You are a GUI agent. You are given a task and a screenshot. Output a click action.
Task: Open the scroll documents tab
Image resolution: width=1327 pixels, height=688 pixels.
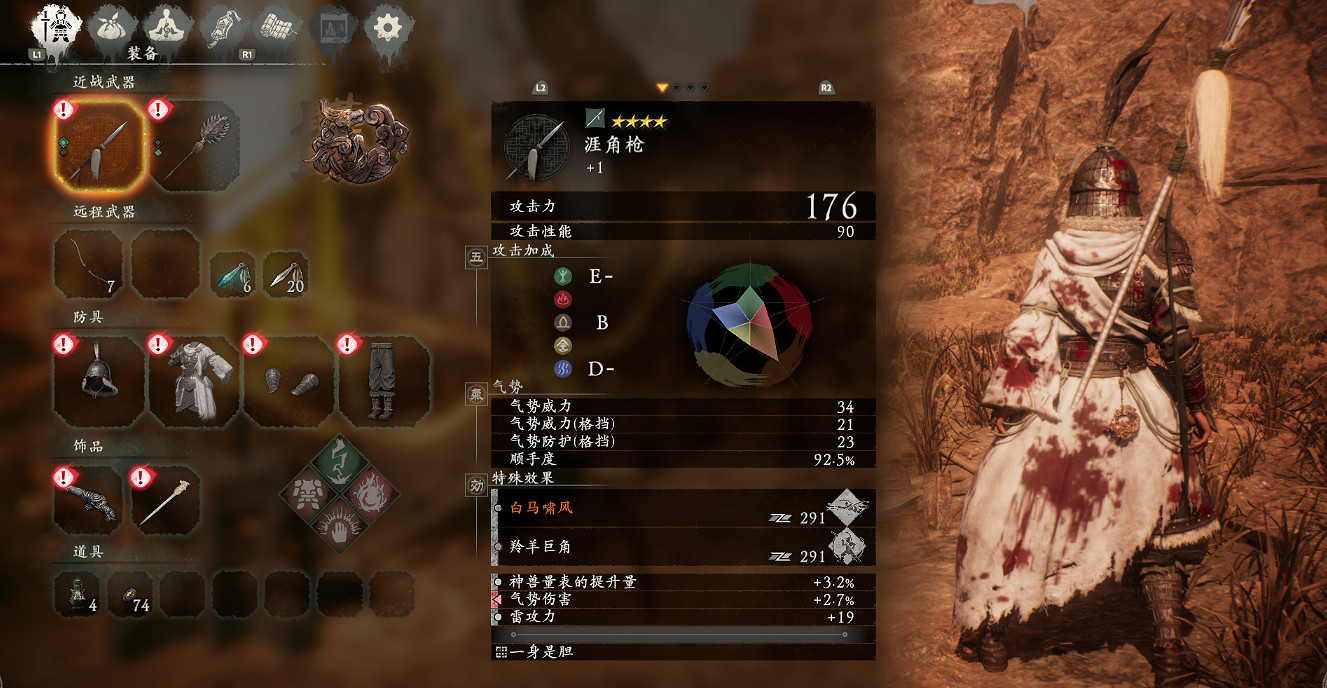coord(276,26)
